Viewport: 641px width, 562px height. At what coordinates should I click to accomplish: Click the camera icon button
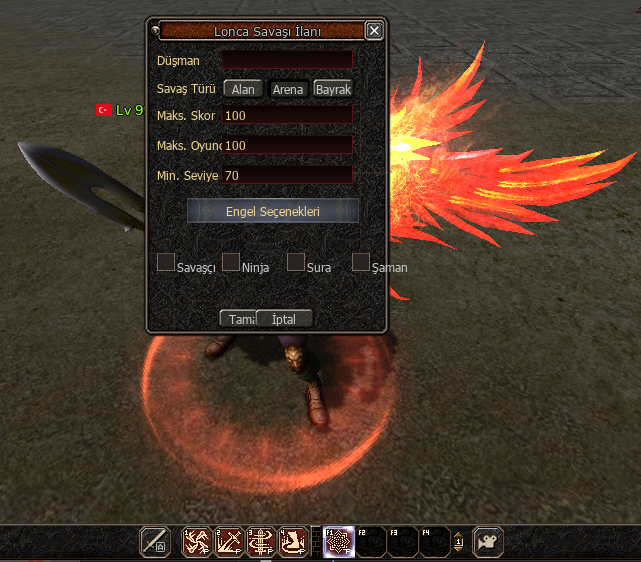point(488,541)
